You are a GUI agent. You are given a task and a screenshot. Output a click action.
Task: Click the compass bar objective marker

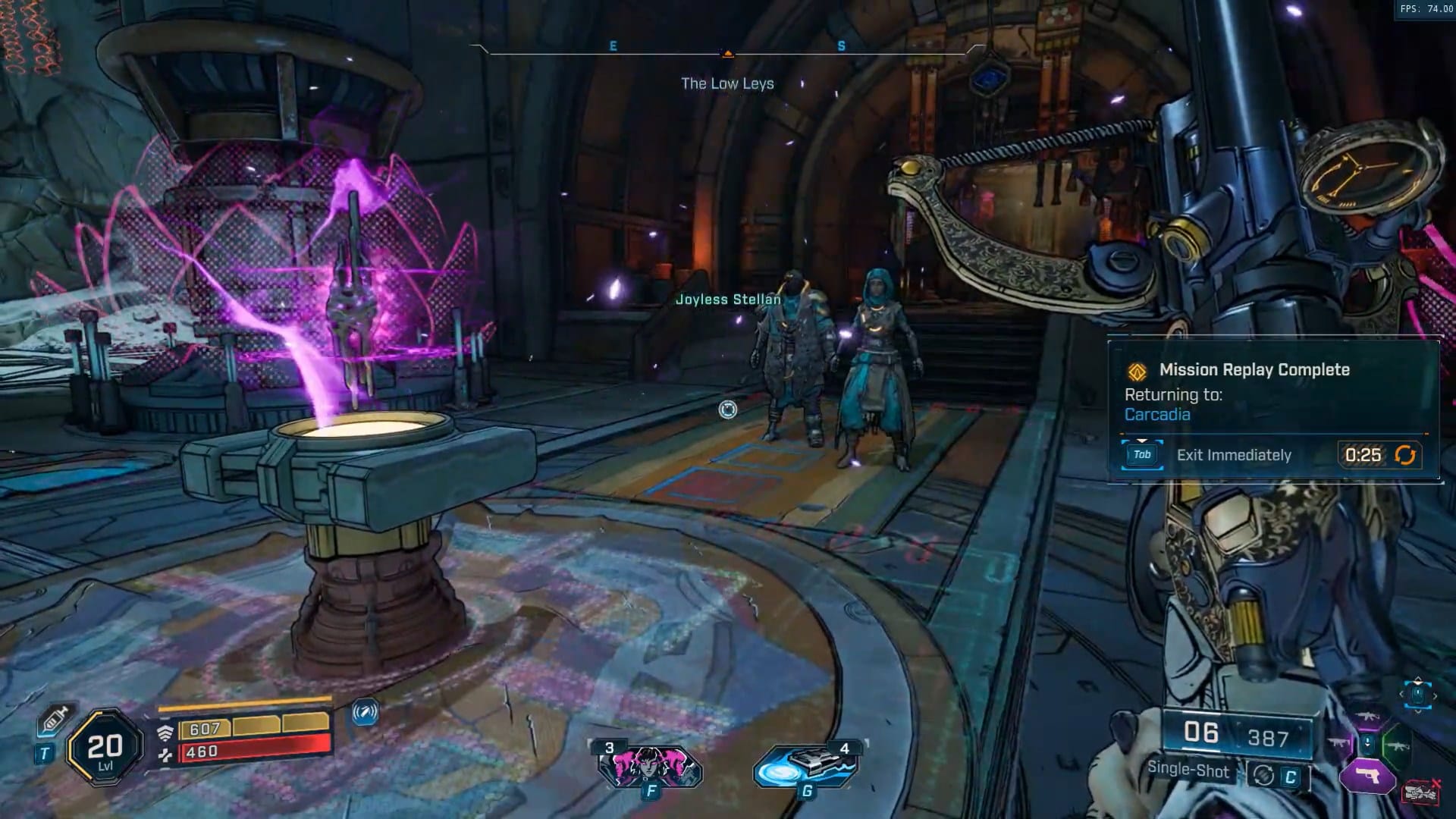point(728,53)
